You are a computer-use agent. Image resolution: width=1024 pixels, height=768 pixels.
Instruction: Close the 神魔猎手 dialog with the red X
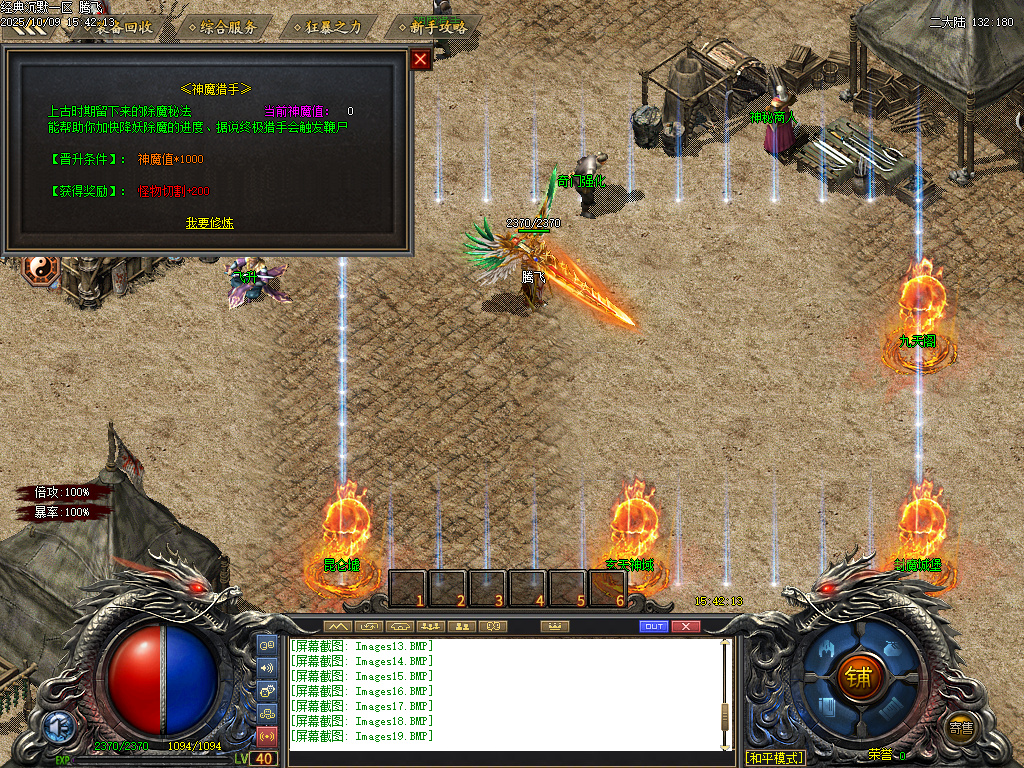[x=420, y=60]
